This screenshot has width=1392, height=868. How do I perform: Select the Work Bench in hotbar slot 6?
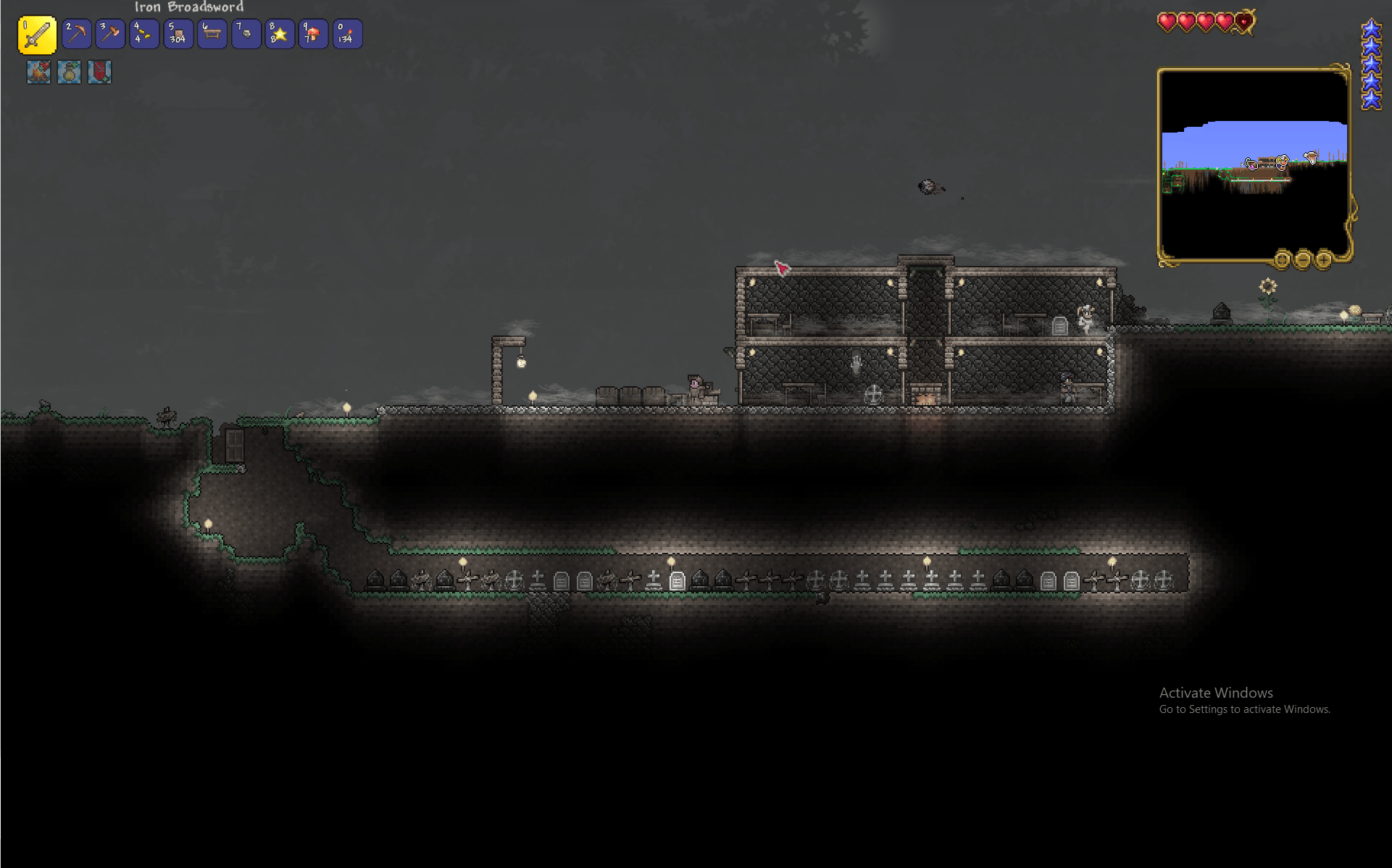tap(212, 34)
